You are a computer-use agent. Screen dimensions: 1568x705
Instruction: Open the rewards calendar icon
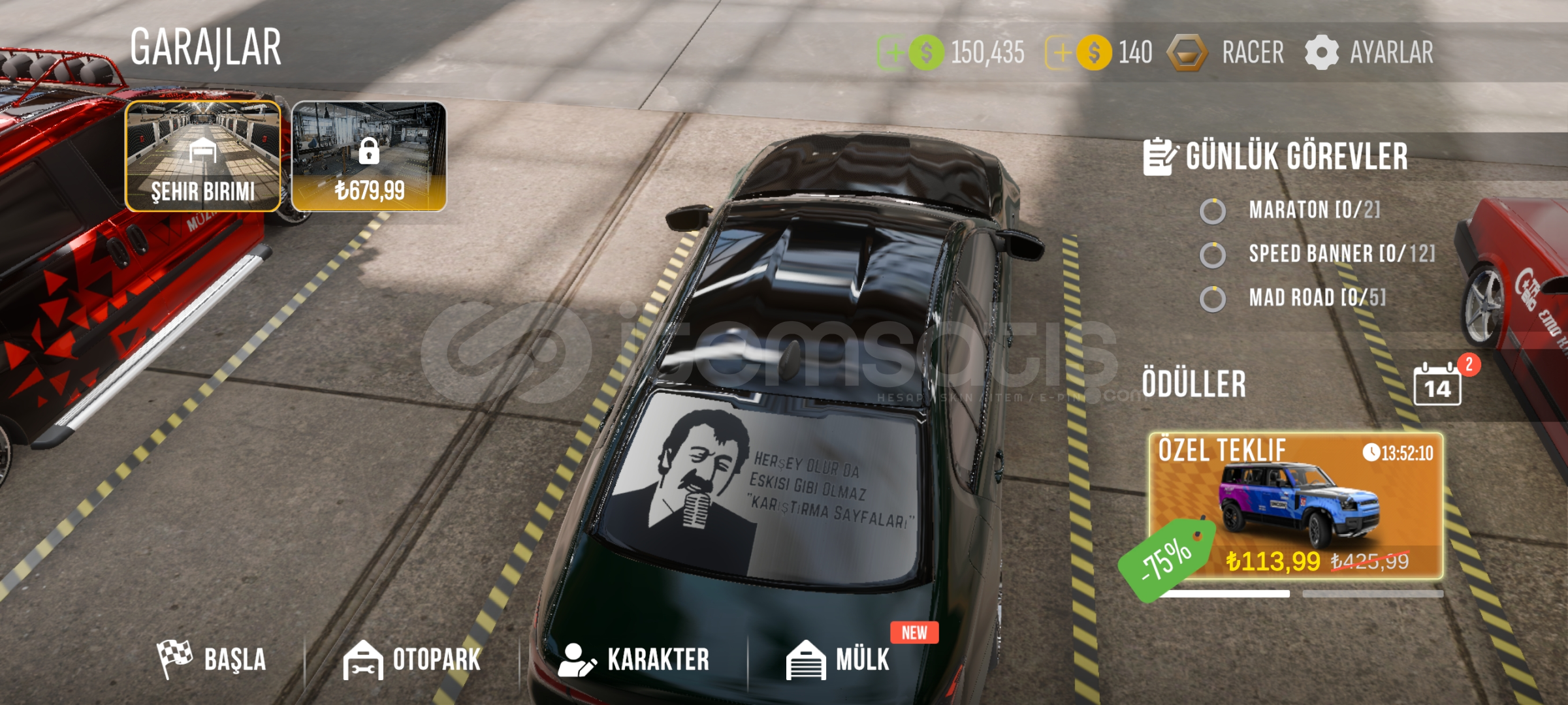pos(1437,385)
